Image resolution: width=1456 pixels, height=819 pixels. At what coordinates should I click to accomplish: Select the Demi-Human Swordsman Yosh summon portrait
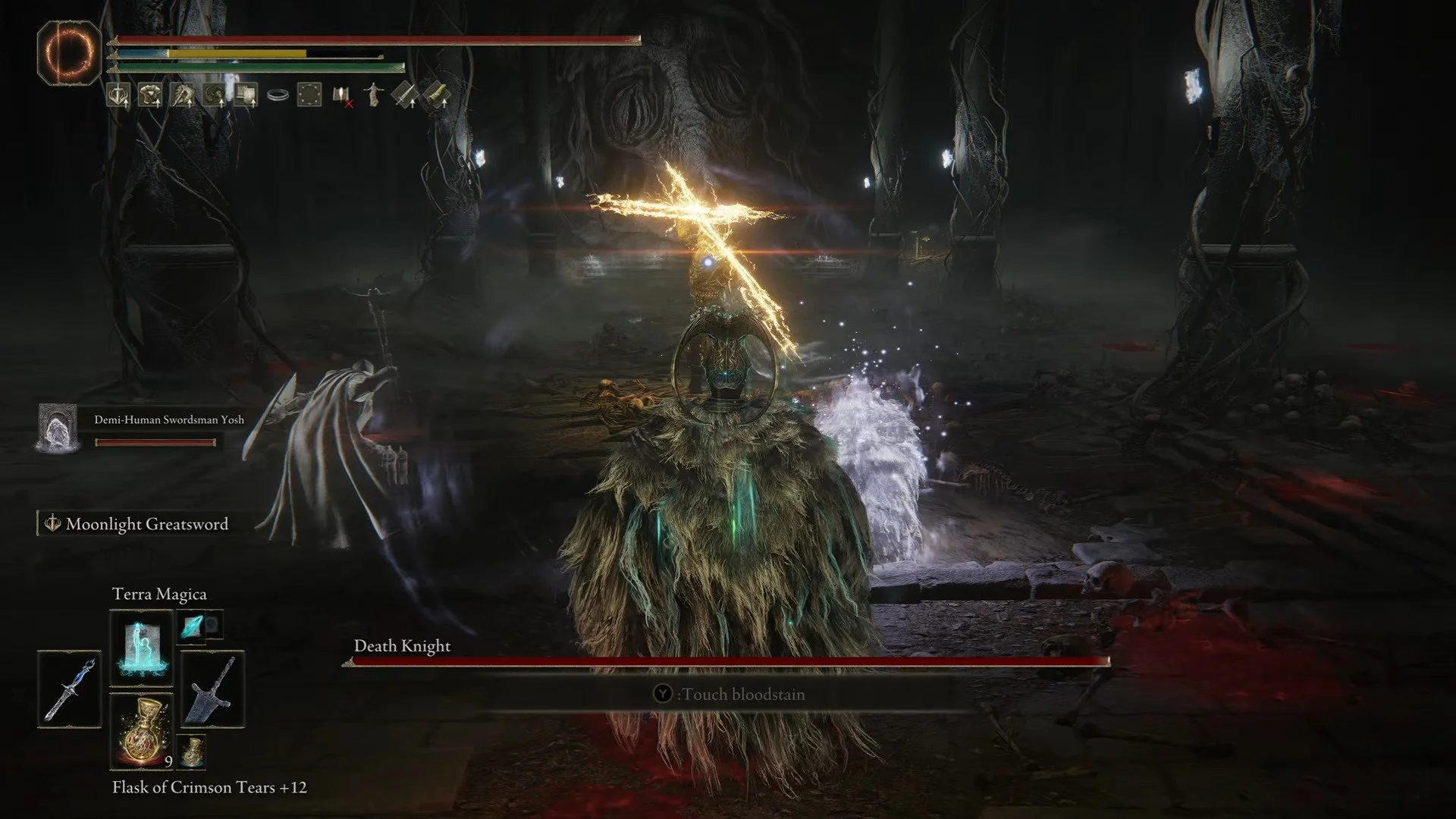[x=58, y=427]
